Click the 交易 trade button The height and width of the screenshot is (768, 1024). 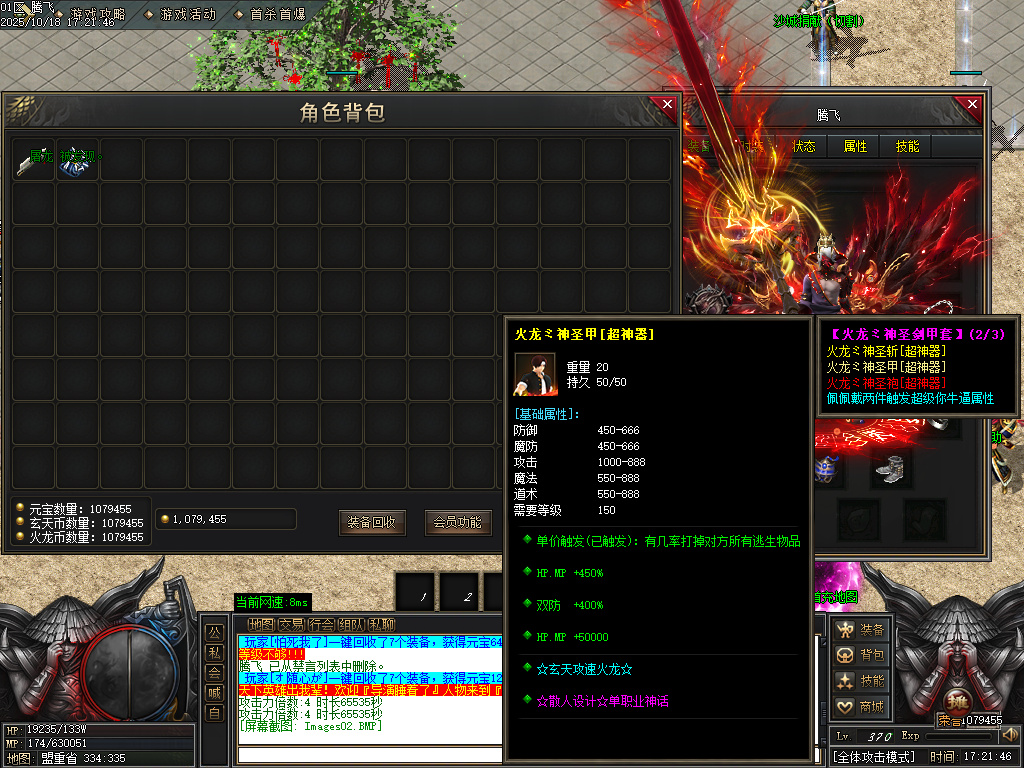click(x=291, y=624)
